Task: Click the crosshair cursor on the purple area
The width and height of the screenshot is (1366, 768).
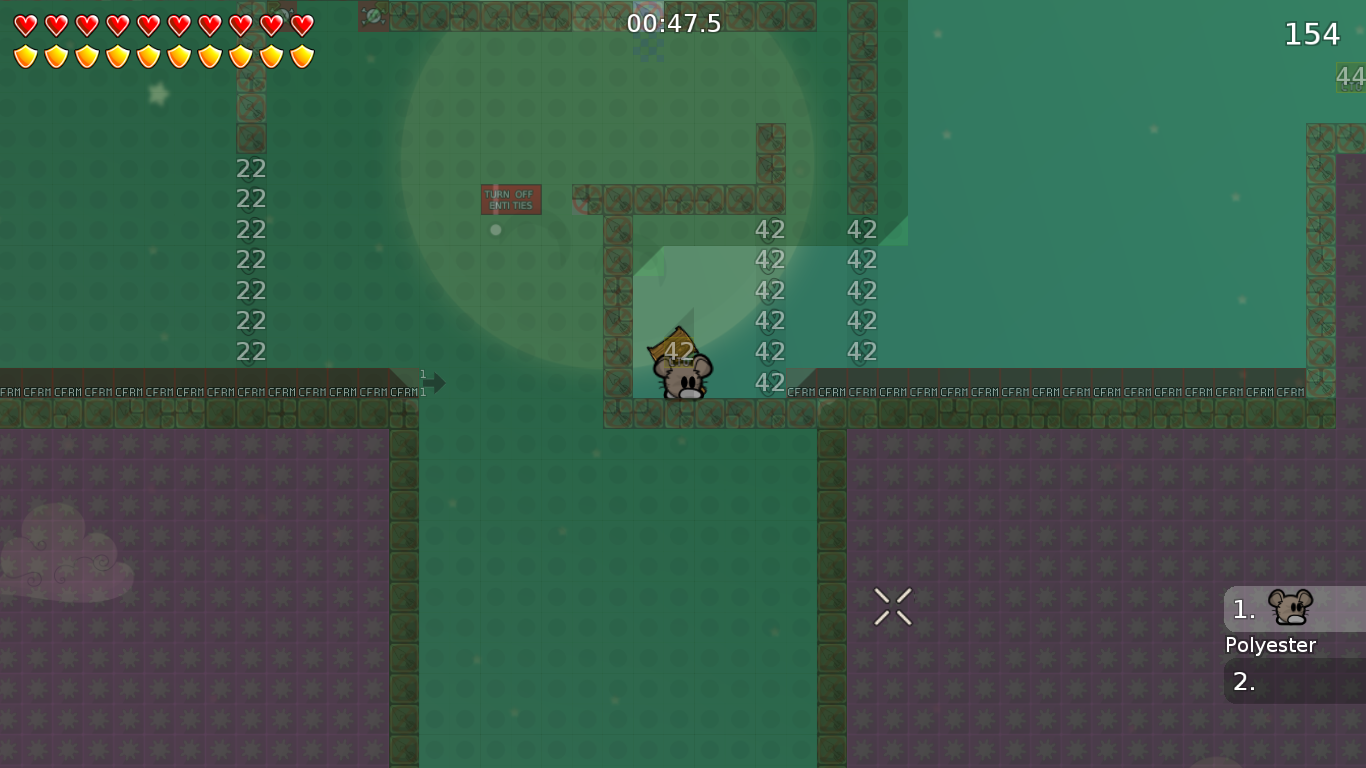Action: pos(893,605)
